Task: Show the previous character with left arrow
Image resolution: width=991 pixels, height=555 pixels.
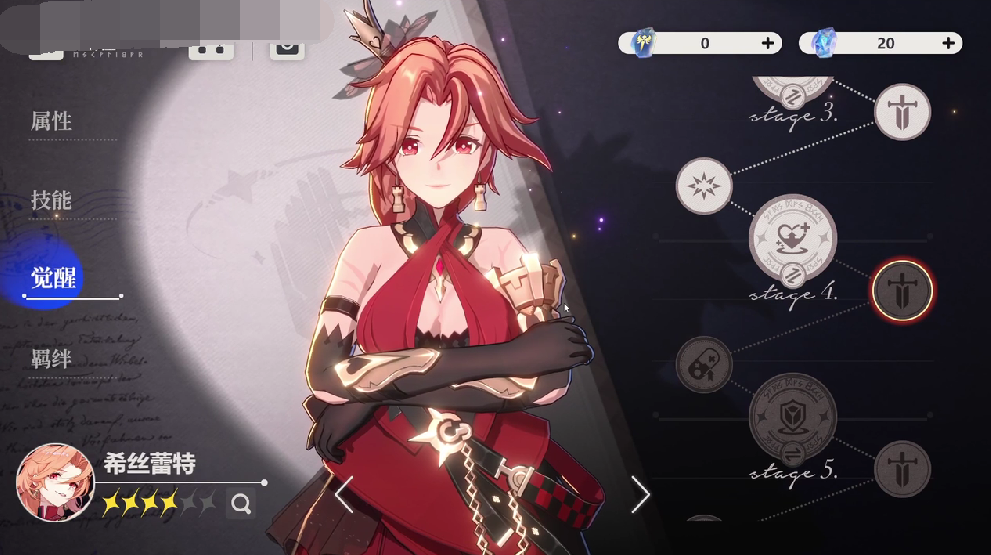Action: [343, 494]
